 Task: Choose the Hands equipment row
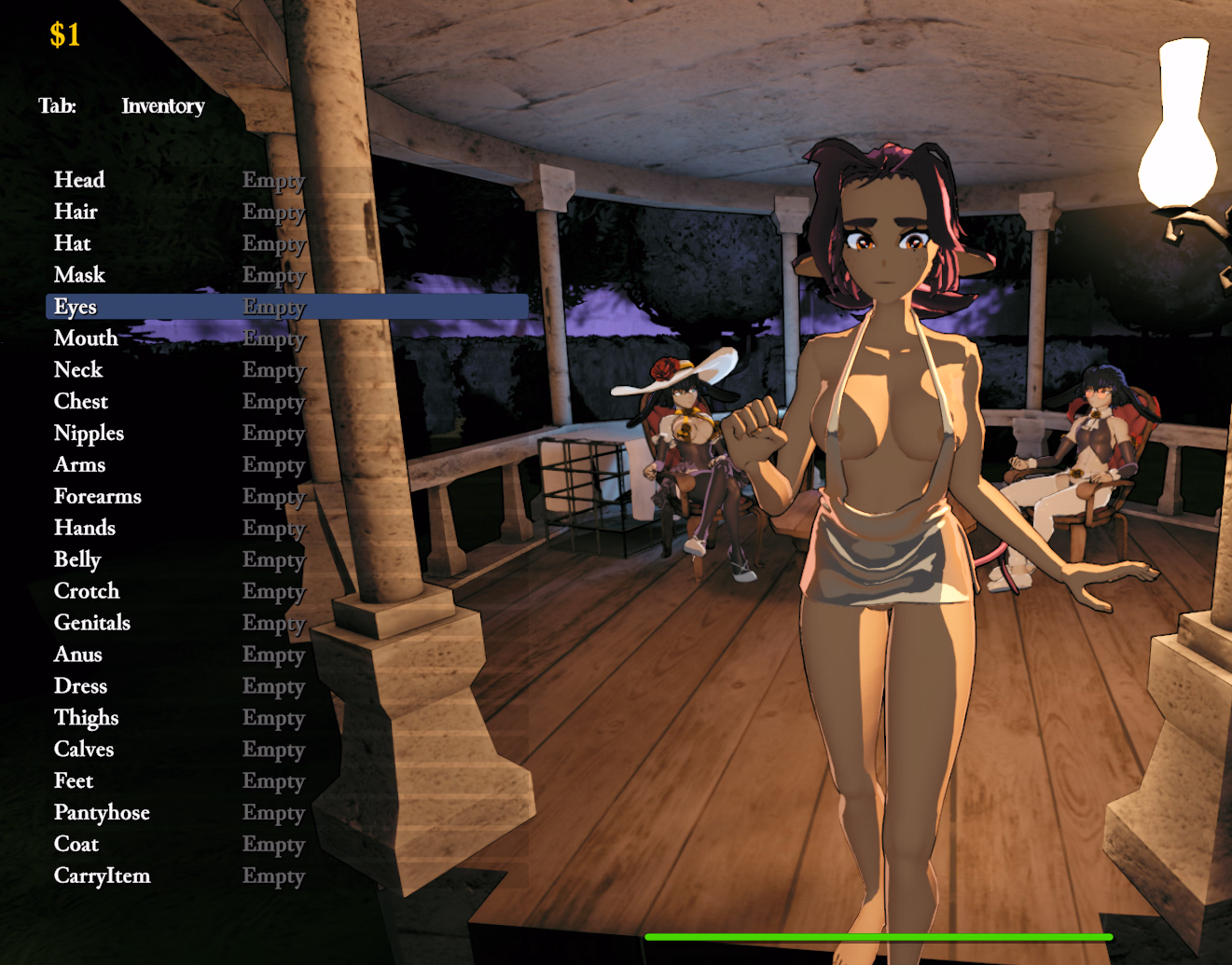pos(85,528)
